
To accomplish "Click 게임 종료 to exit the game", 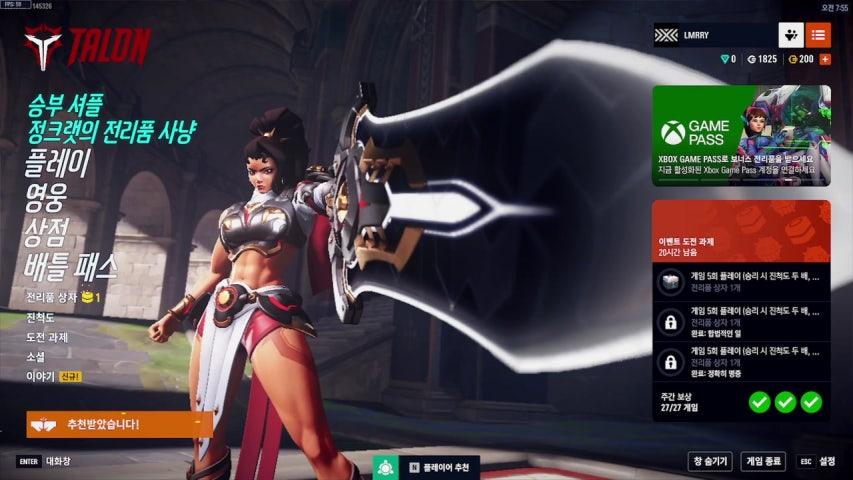I will [762, 461].
